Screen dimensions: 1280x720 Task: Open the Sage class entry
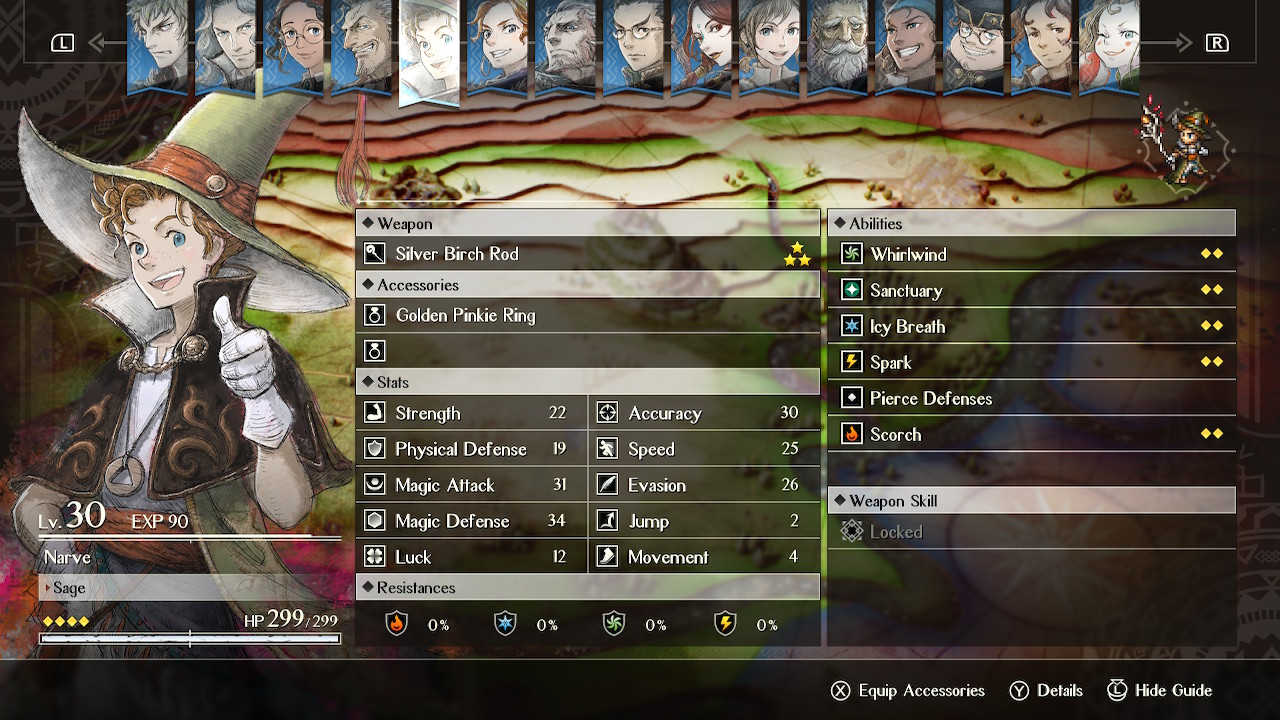tap(190, 588)
